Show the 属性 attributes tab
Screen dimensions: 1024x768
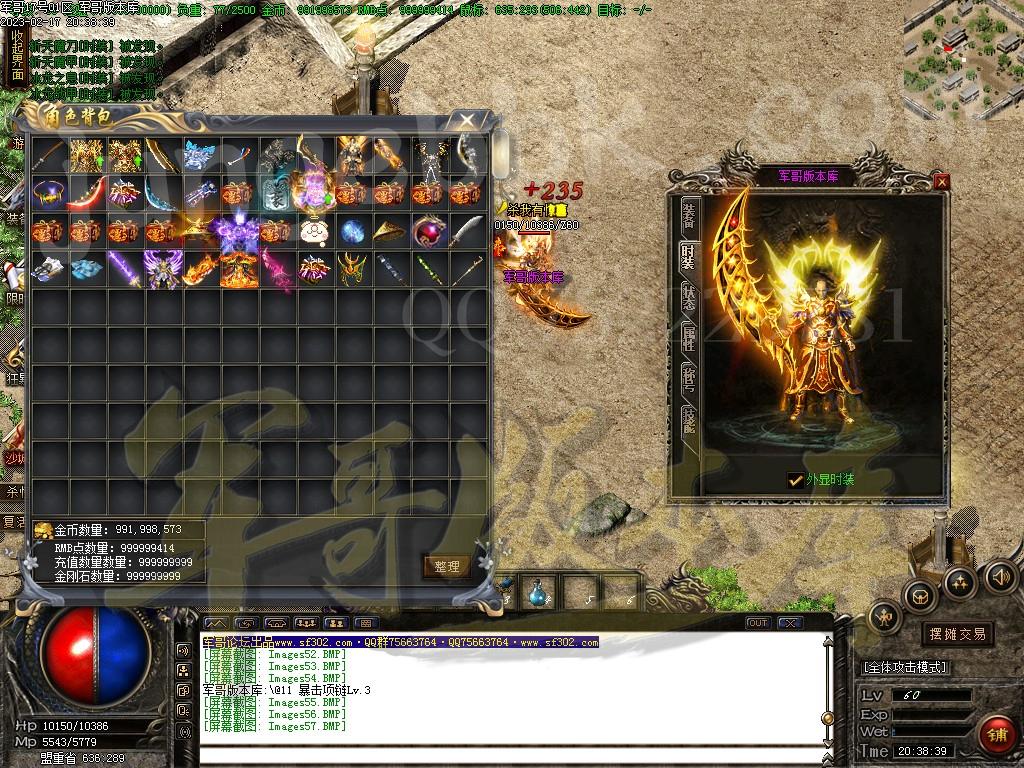688,338
